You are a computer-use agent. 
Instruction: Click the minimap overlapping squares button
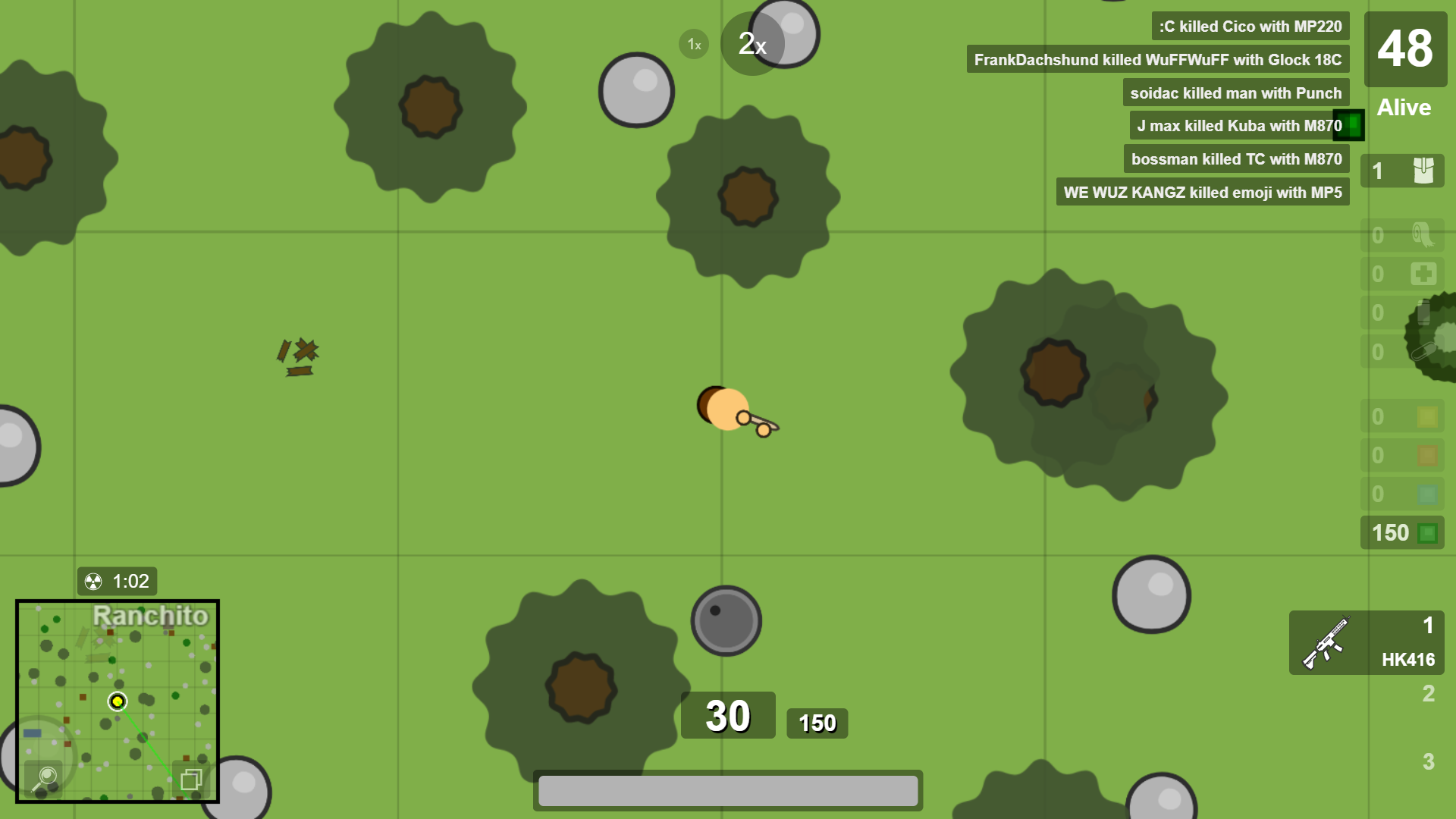pos(190,779)
